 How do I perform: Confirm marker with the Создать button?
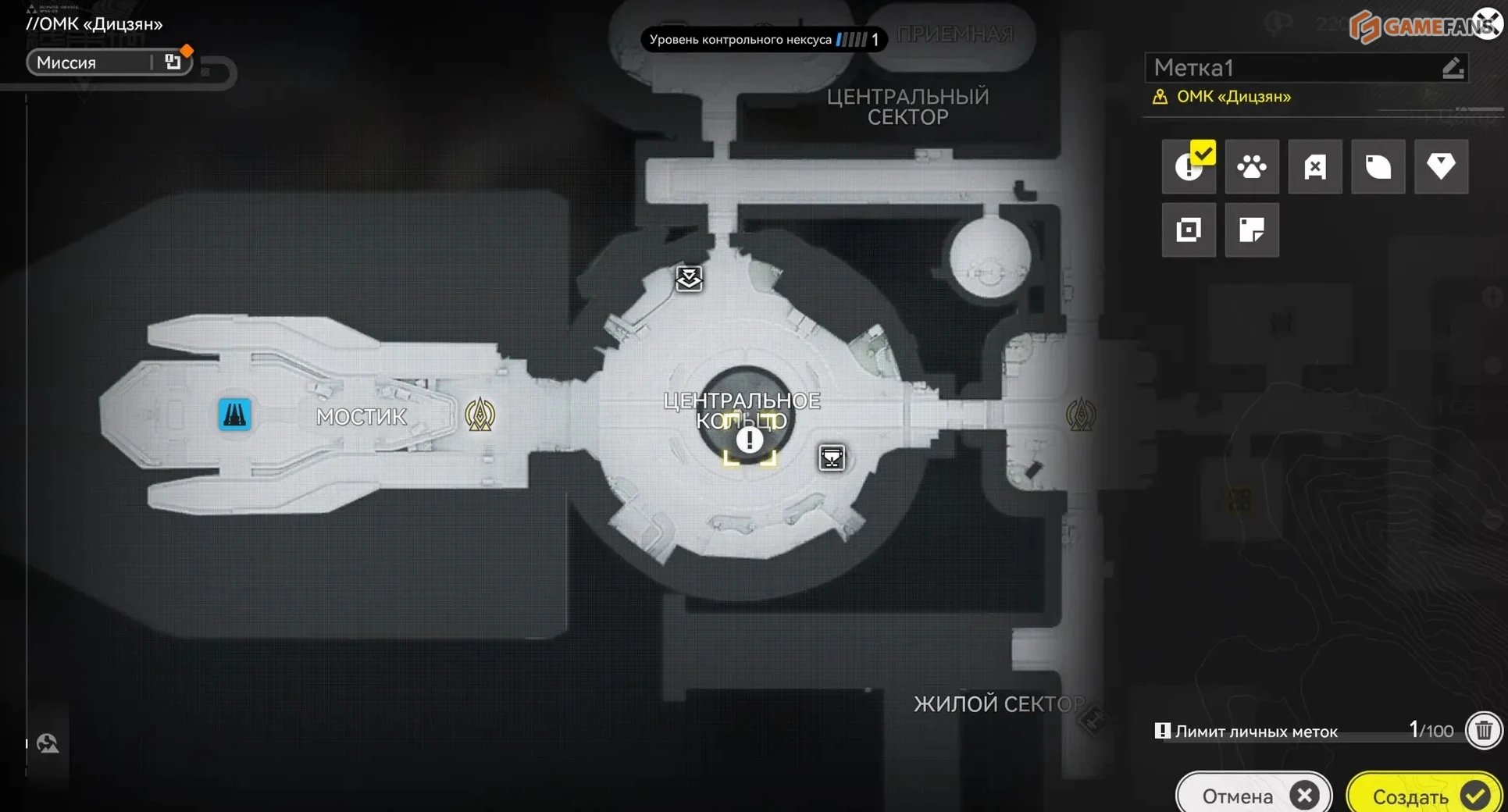(x=1424, y=795)
